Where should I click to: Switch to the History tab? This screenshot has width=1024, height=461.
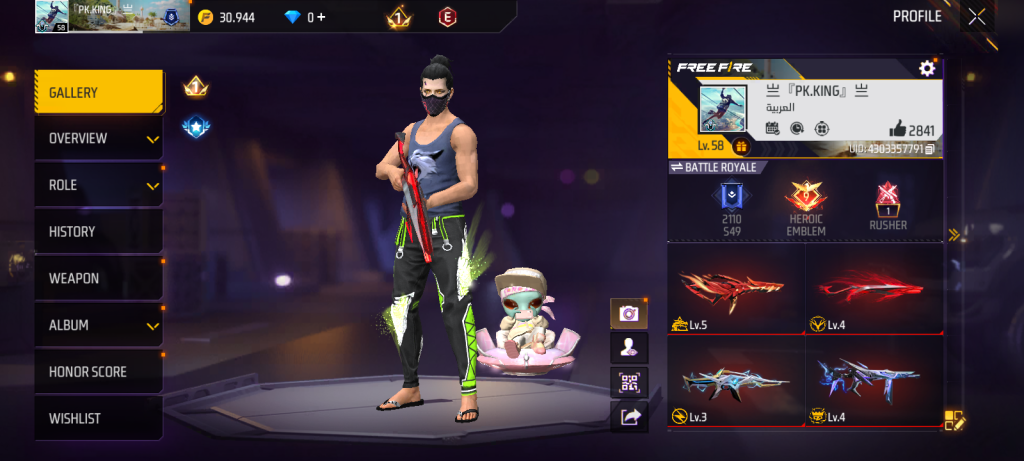pos(98,232)
